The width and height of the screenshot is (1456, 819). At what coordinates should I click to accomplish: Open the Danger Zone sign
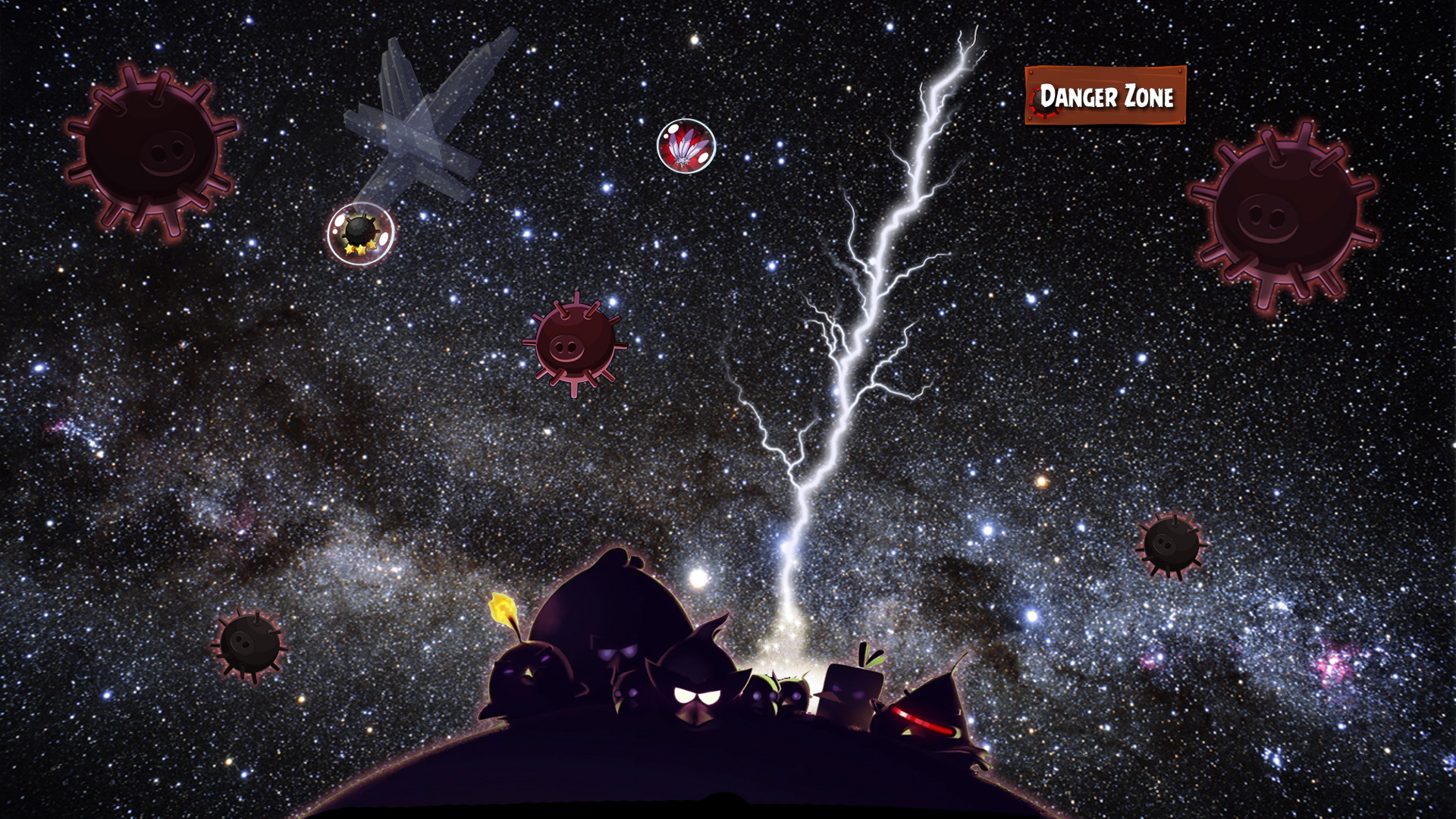[1105, 96]
